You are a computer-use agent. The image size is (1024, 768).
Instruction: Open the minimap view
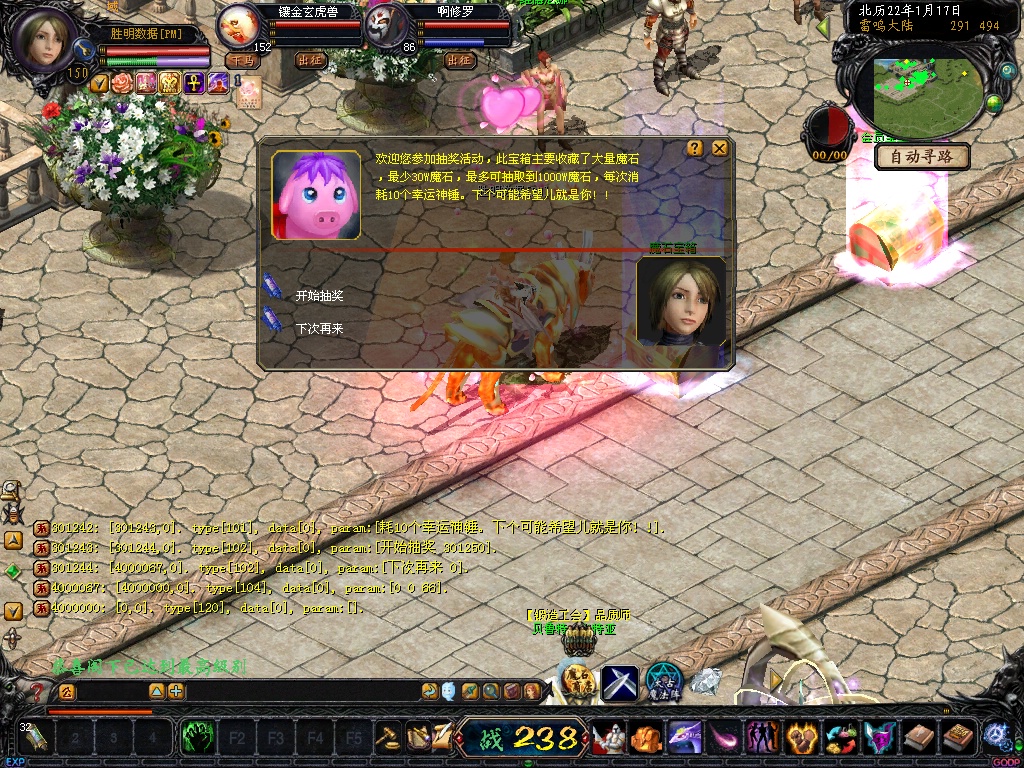pyautogui.click(x=918, y=84)
